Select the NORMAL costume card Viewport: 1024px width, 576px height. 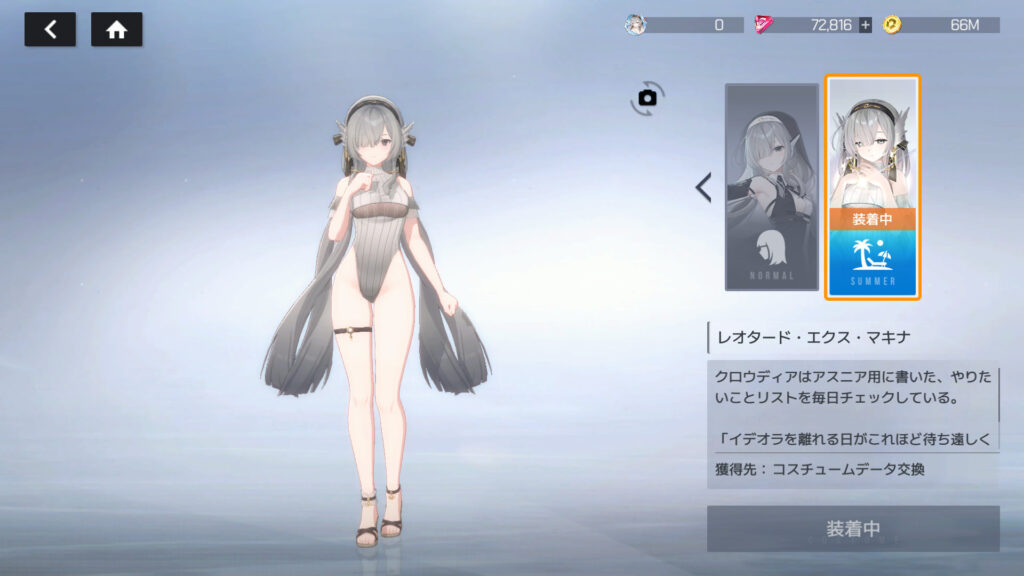tap(771, 187)
